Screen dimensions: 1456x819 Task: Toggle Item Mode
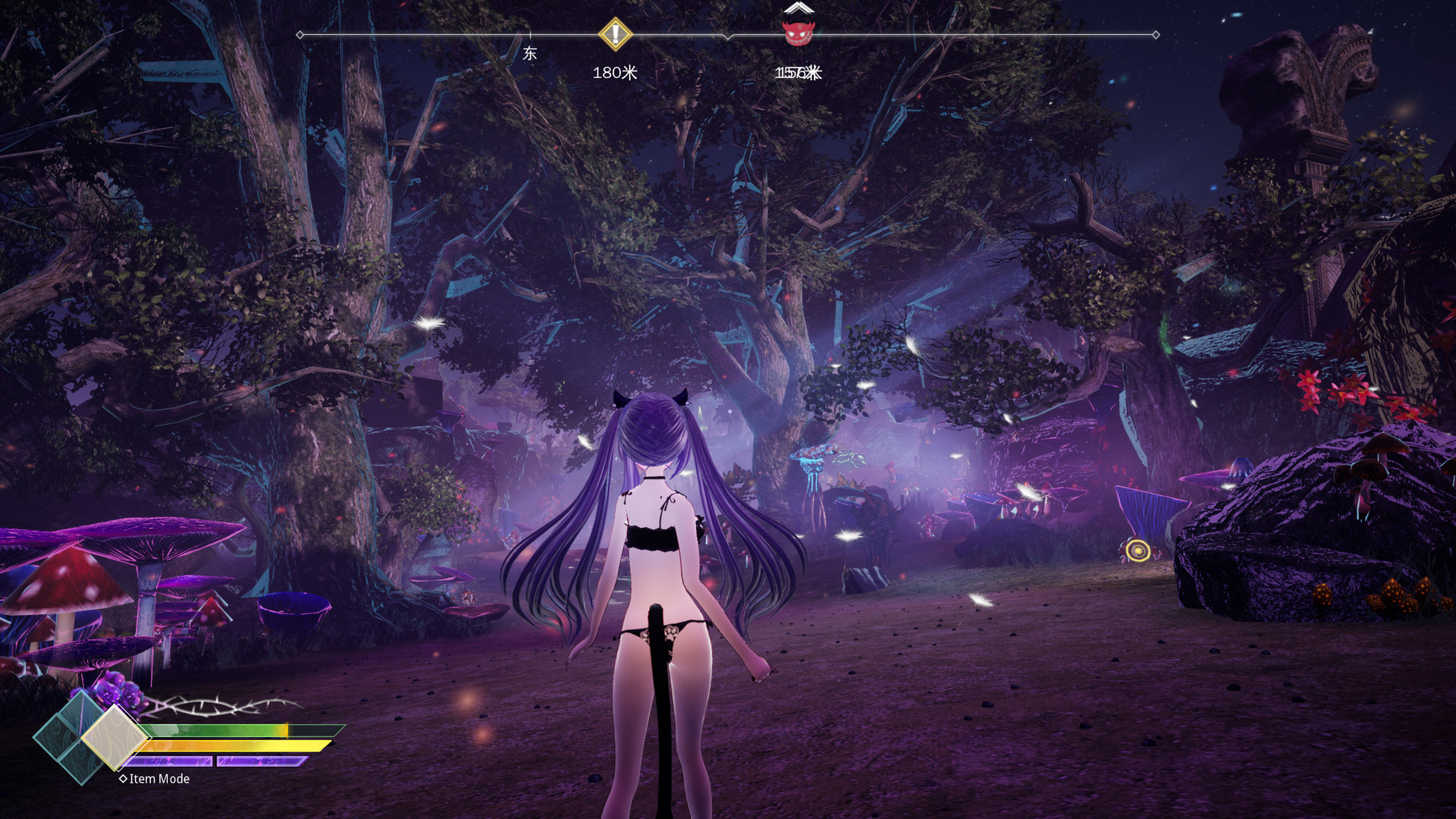pos(155,779)
